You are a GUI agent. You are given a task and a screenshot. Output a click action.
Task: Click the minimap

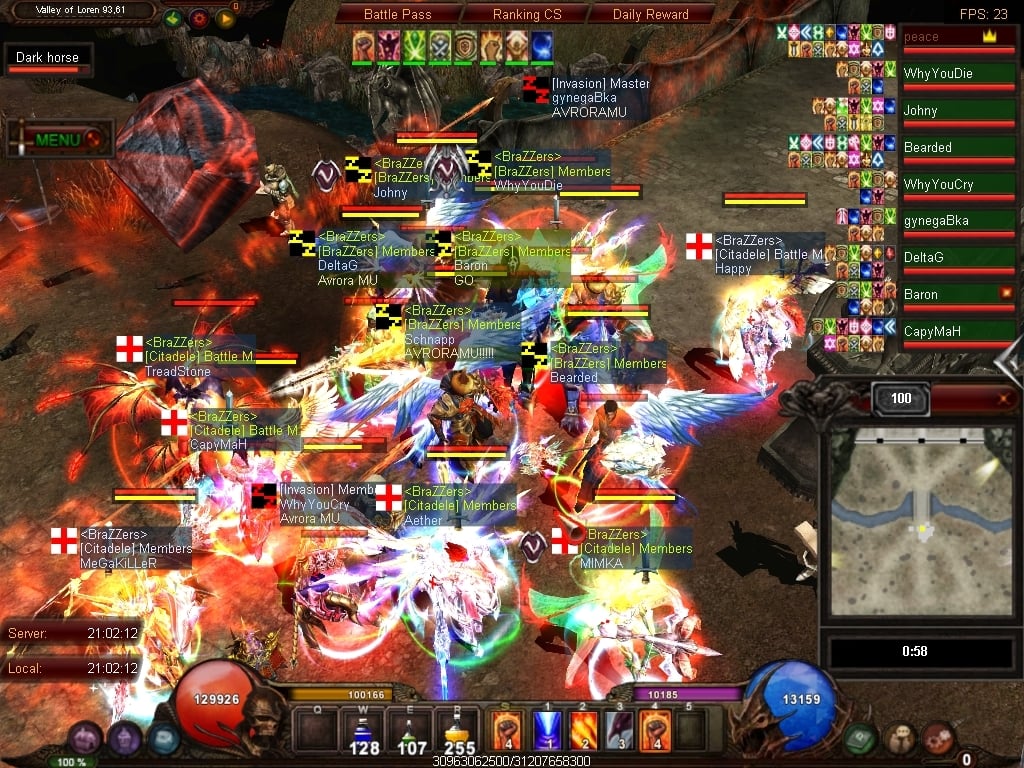918,520
